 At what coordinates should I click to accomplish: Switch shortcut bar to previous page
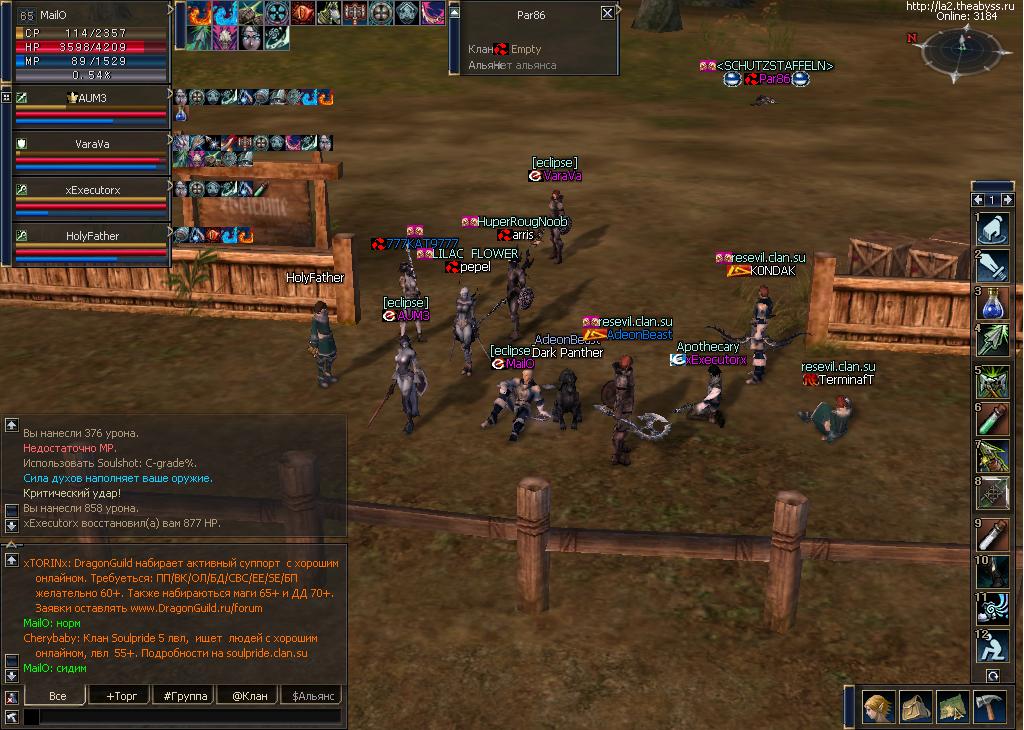(978, 200)
